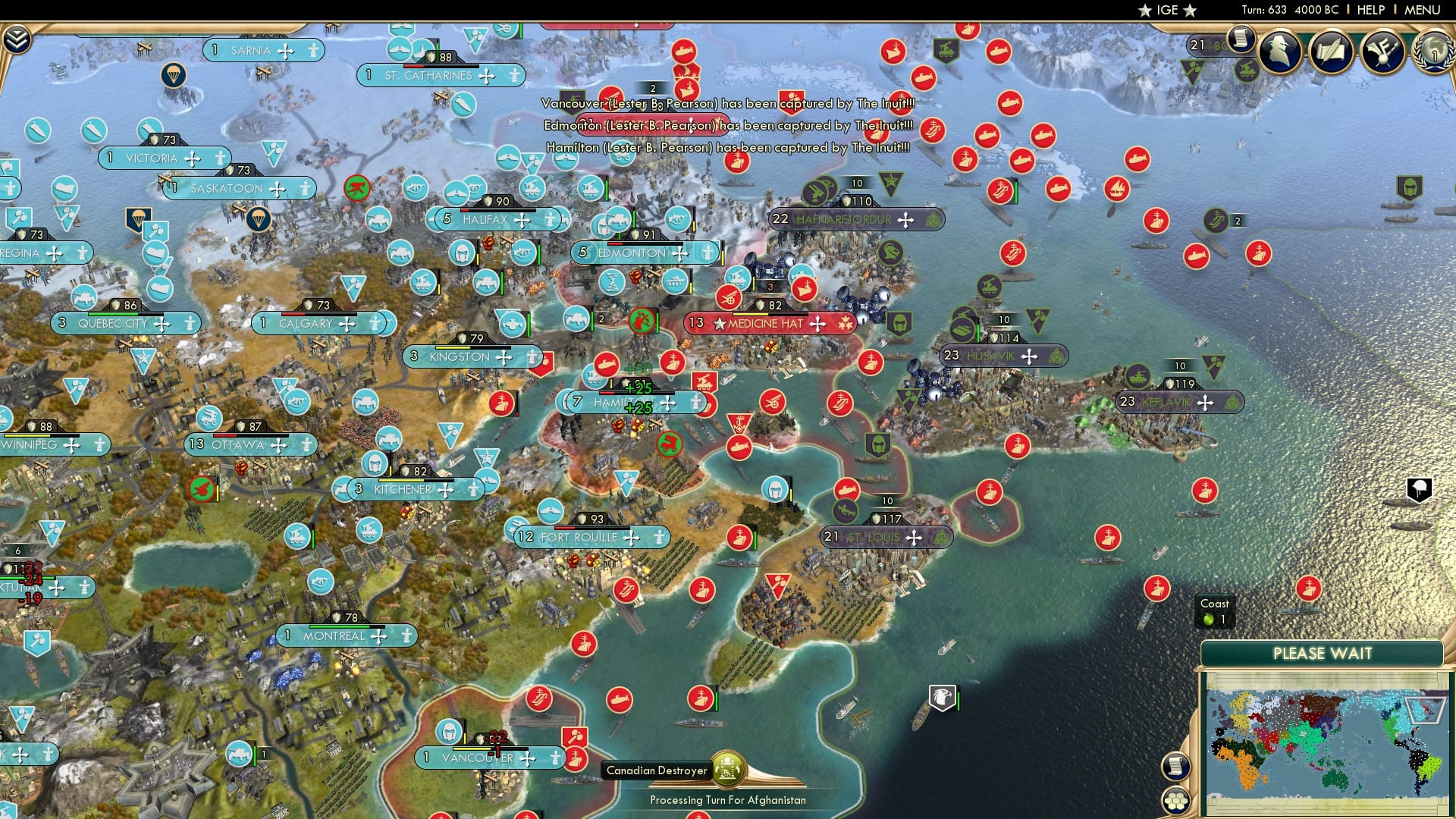Screen dimensions: 1456x819
Task: Open the MENU
Action: [x=1424, y=10]
